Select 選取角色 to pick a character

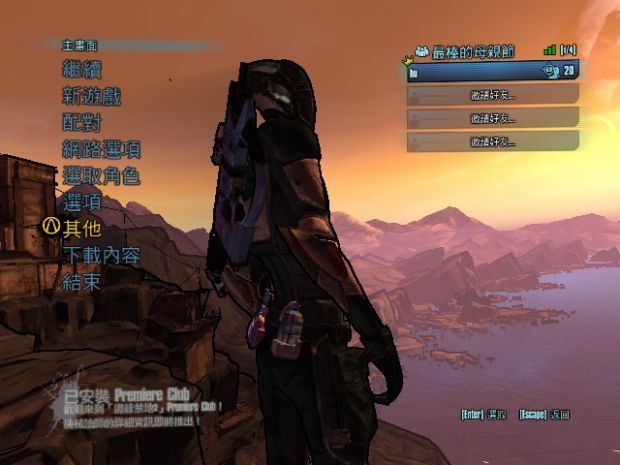point(101,176)
